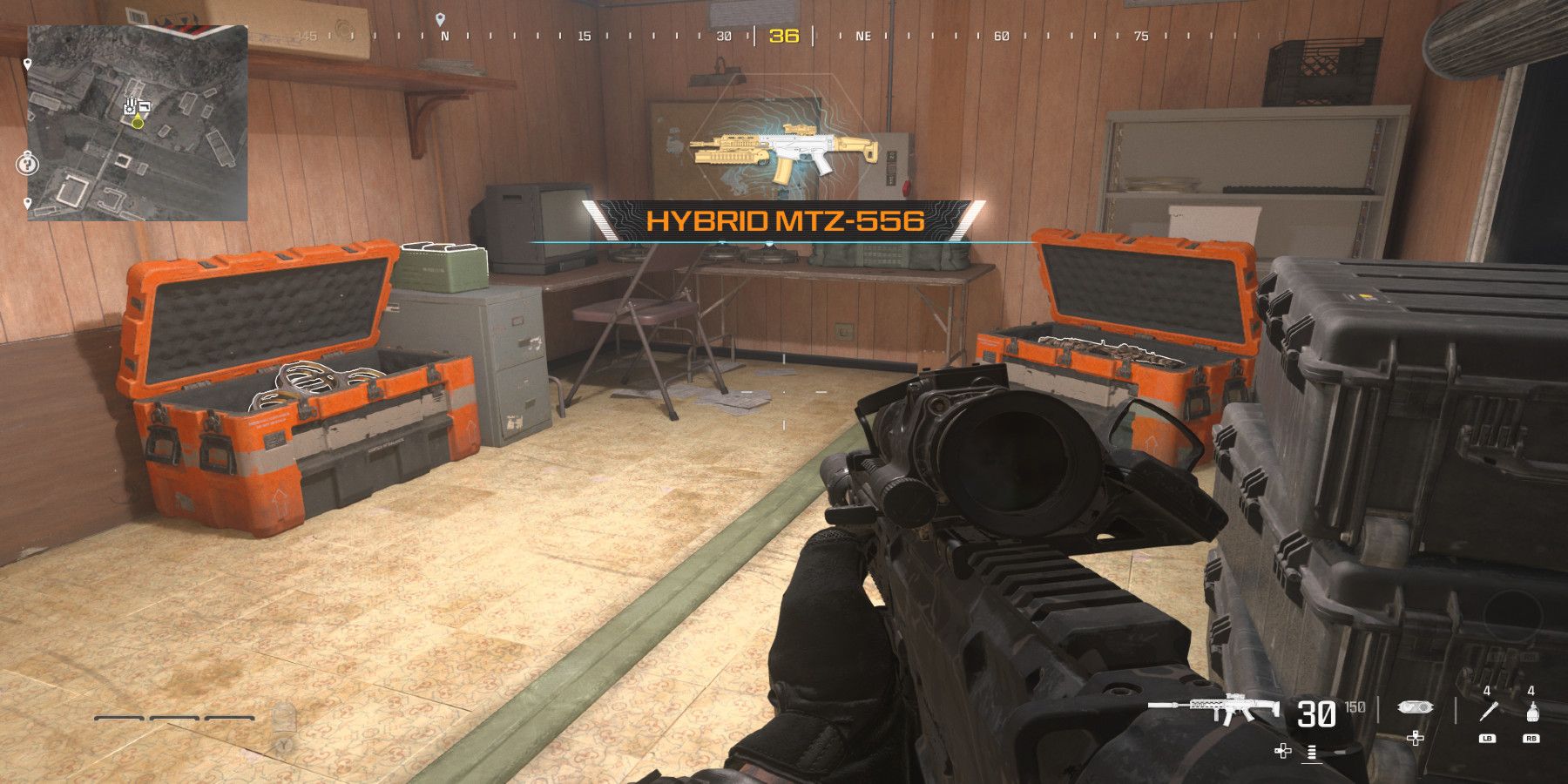The width and height of the screenshot is (1568, 784).
Task: Click the gas mask icon in the HUD
Action: click(1415, 707)
